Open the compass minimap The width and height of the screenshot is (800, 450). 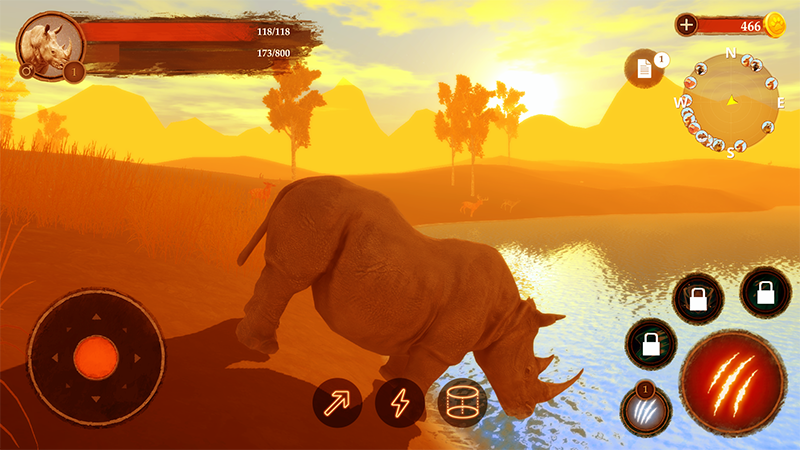pyautogui.click(x=730, y=100)
